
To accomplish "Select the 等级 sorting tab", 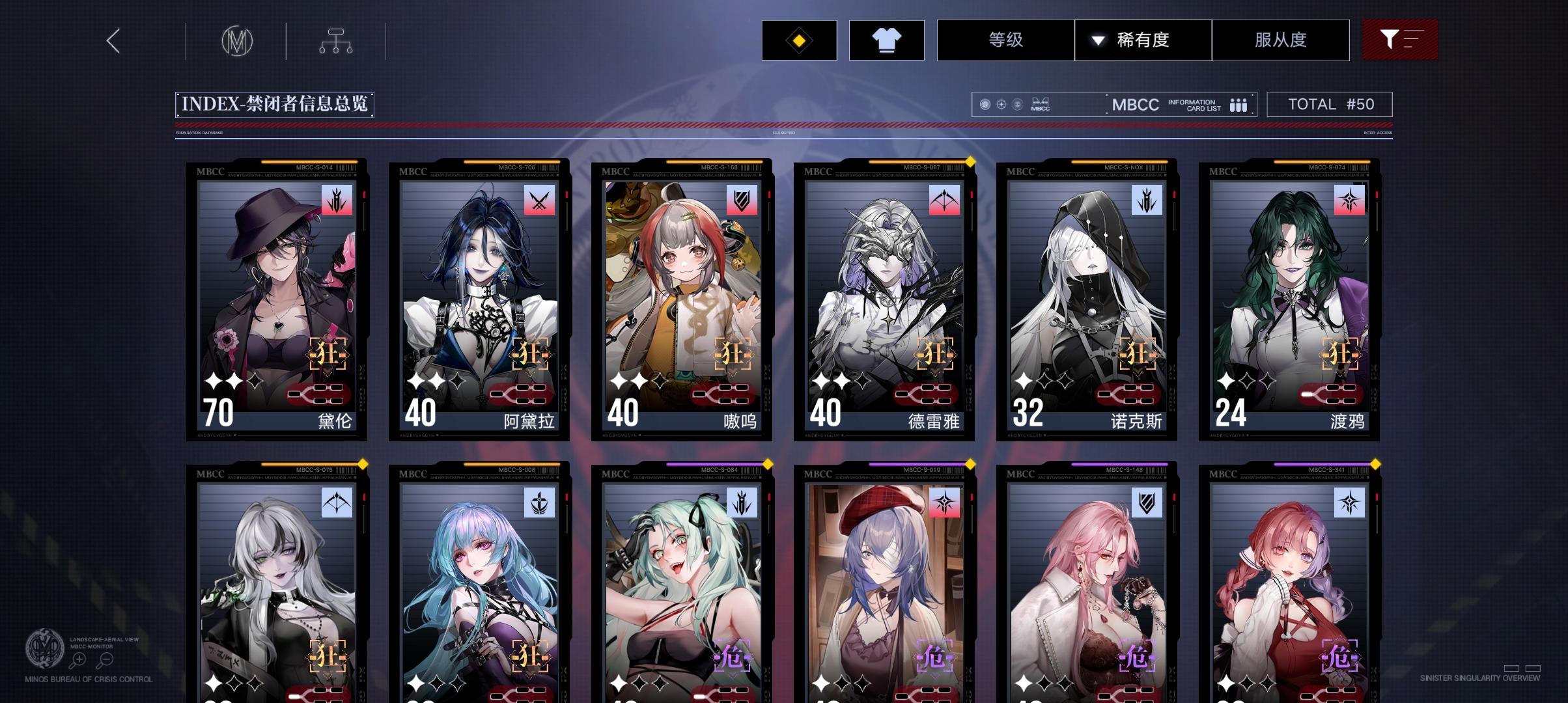I will 1006,40.
